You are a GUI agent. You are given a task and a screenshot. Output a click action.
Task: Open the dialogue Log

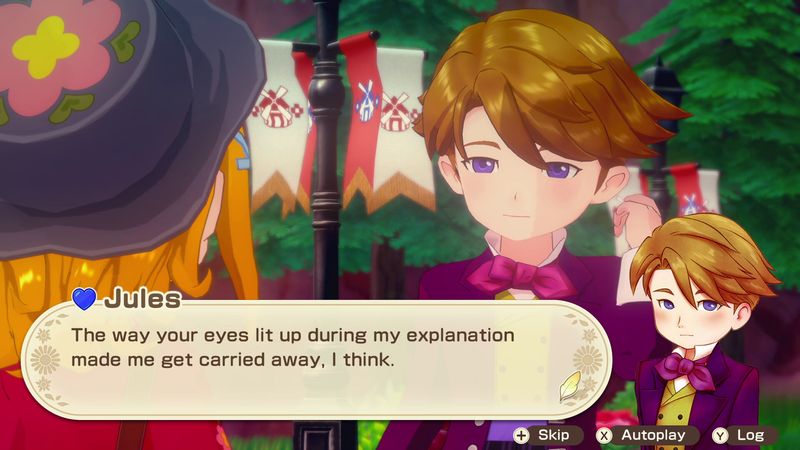(741, 435)
